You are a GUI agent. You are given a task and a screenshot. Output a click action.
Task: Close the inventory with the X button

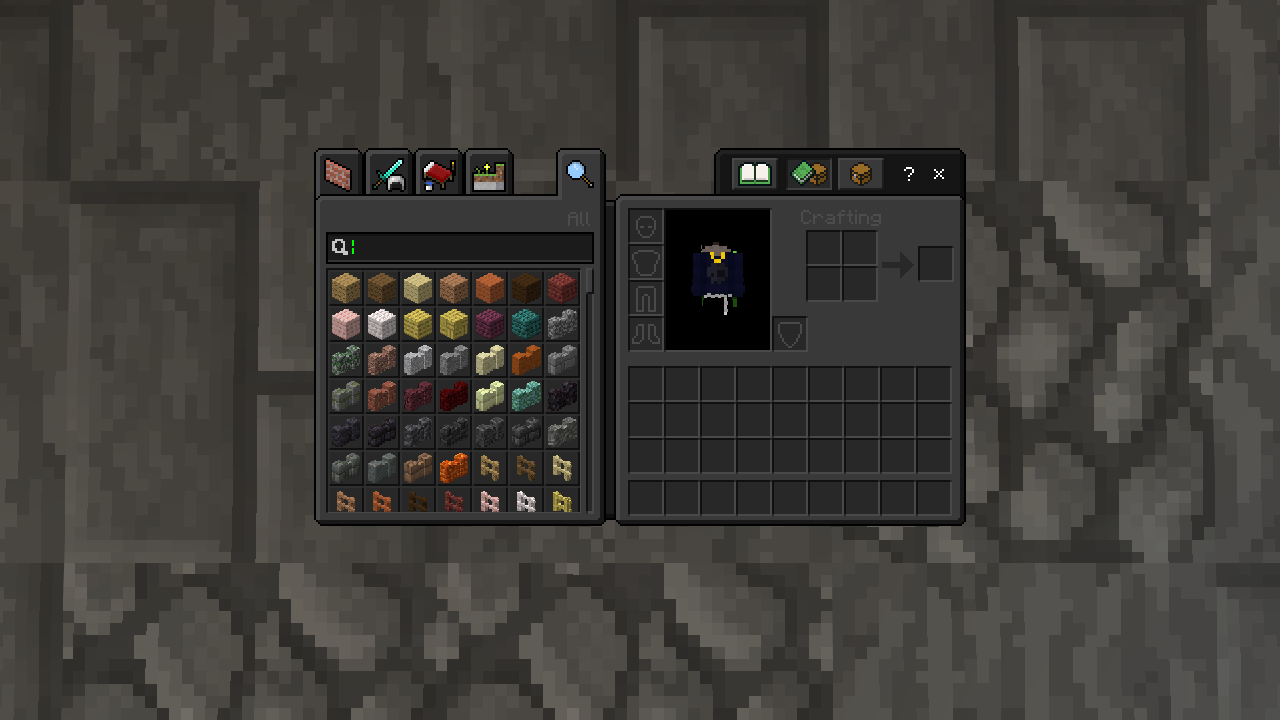[939, 174]
